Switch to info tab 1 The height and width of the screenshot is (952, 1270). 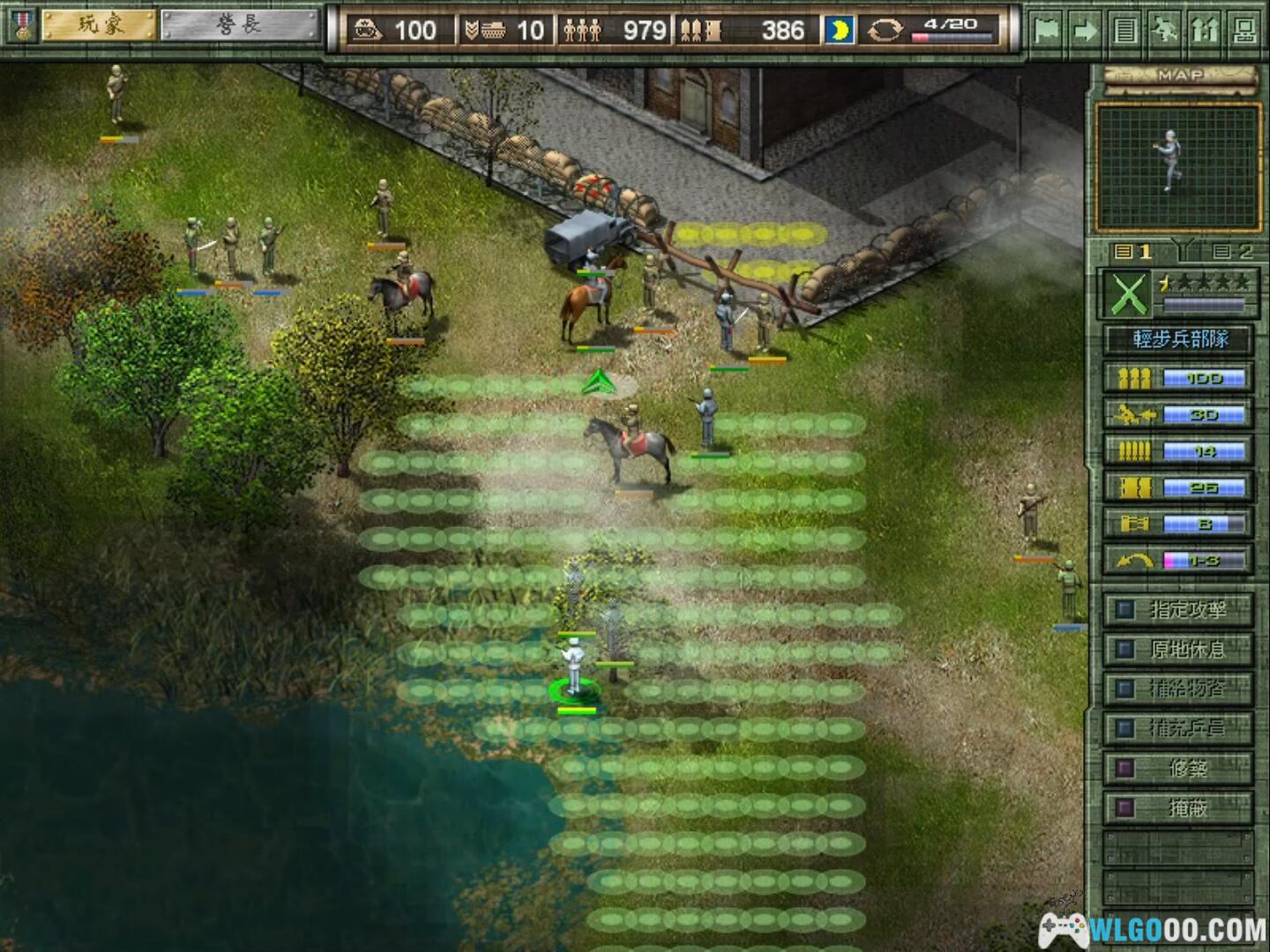pyautogui.click(x=1134, y=252)
